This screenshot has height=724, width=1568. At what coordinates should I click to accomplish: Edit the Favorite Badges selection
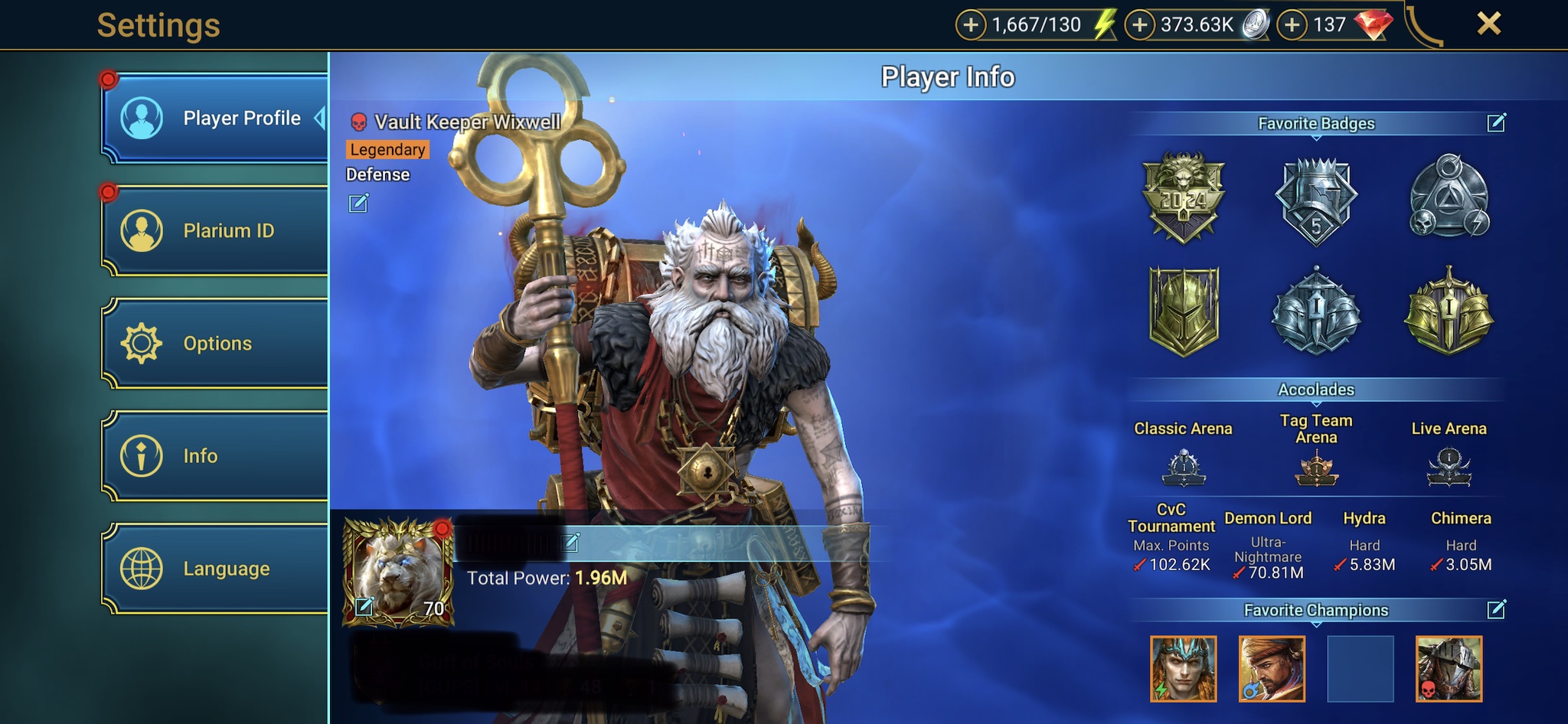pos(1496,123)
